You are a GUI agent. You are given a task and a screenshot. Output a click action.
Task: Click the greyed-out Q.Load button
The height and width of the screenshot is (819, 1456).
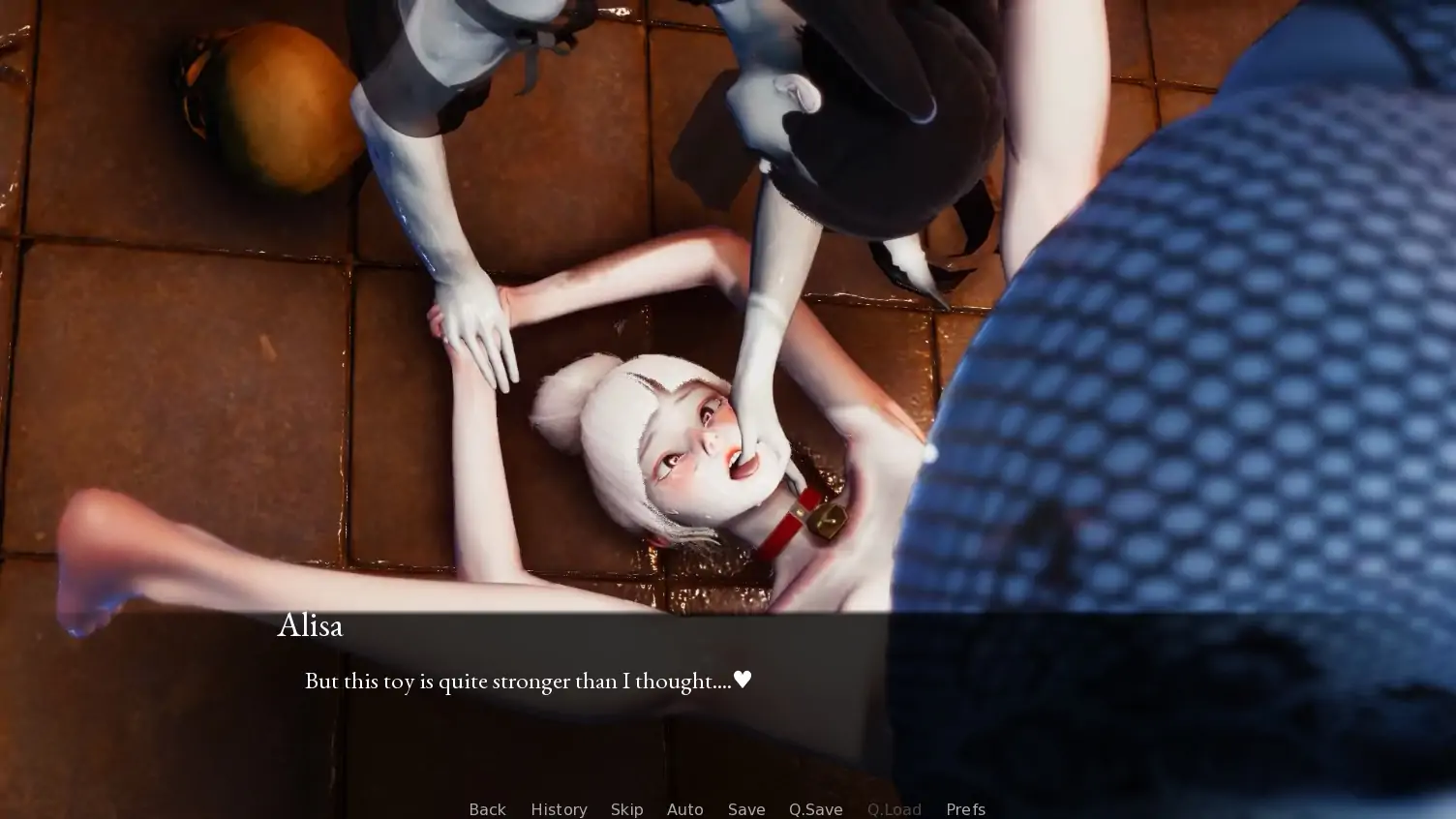pos(894,809)
